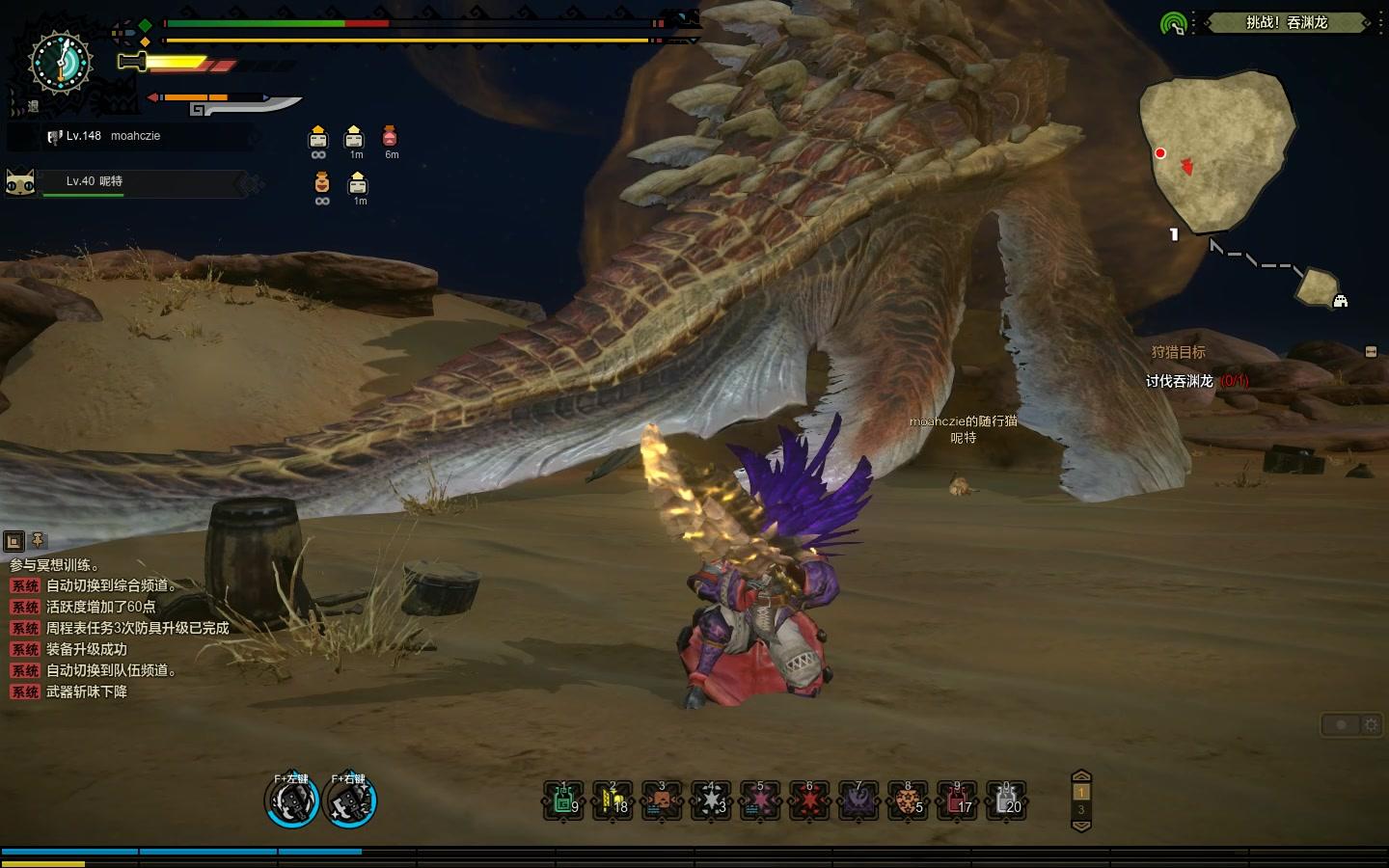Click the green signal icon beside quest title
This screenshot has width=1389, height=868.
coord(1173,23)
